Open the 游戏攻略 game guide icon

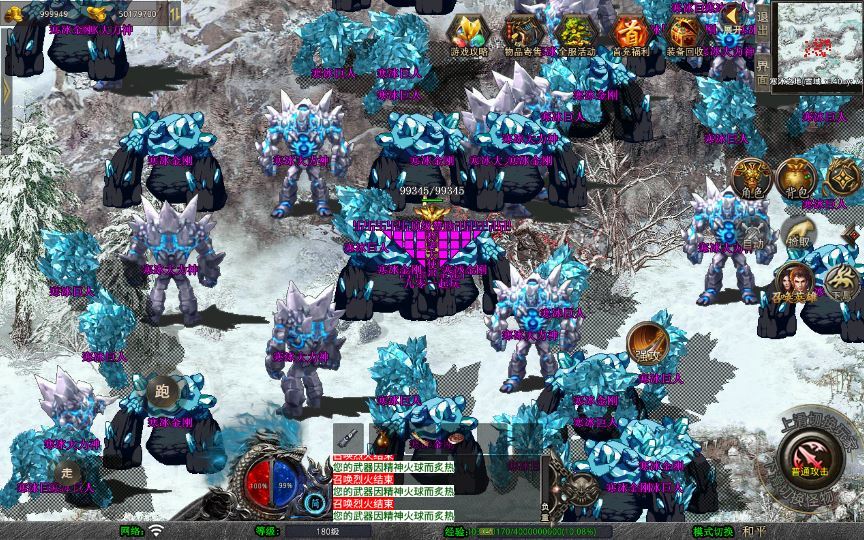point(468,34)
